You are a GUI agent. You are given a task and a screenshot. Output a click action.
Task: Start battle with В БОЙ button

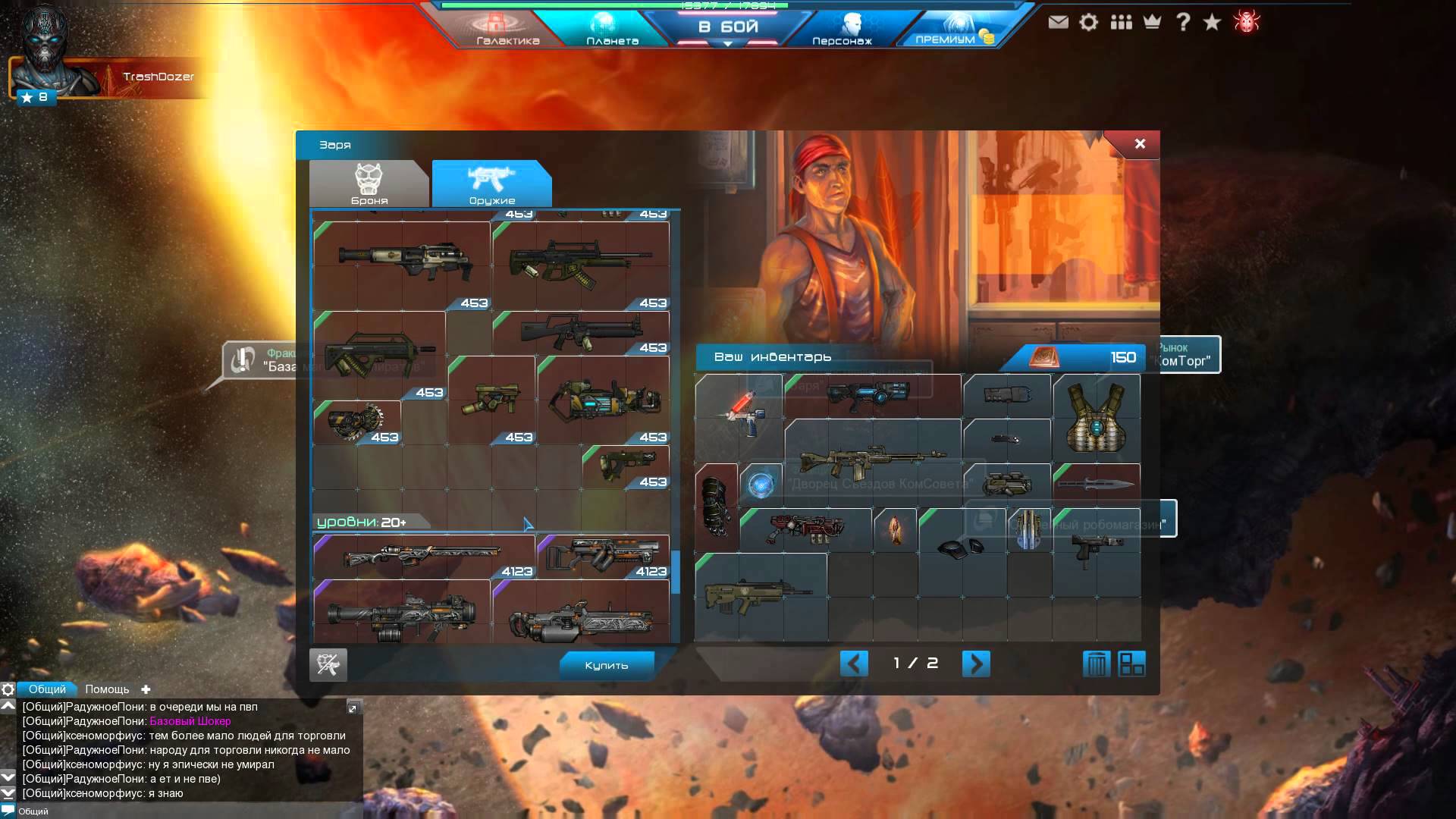click(727, 27)
